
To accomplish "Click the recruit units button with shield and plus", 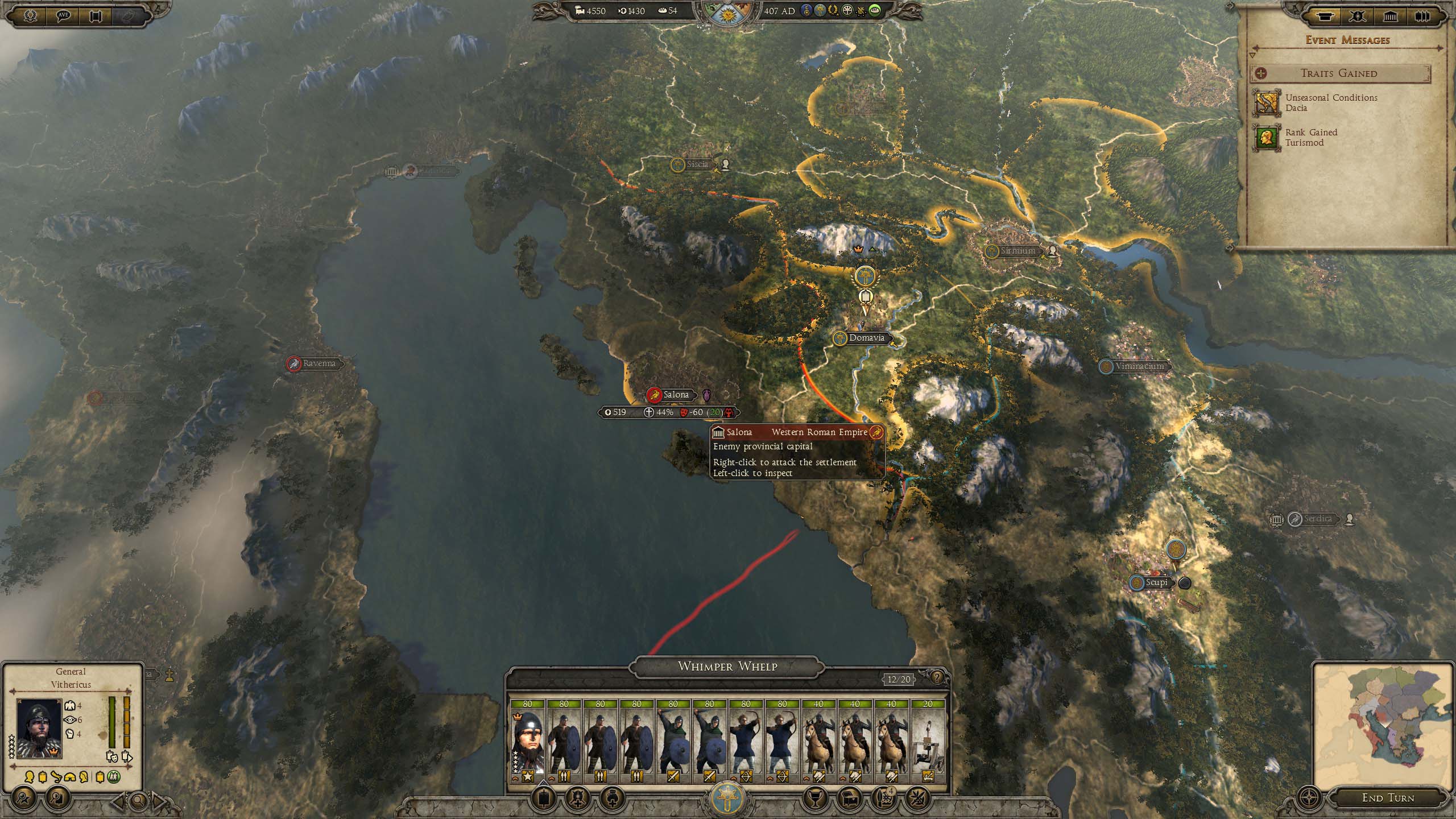I will point(576,799).
